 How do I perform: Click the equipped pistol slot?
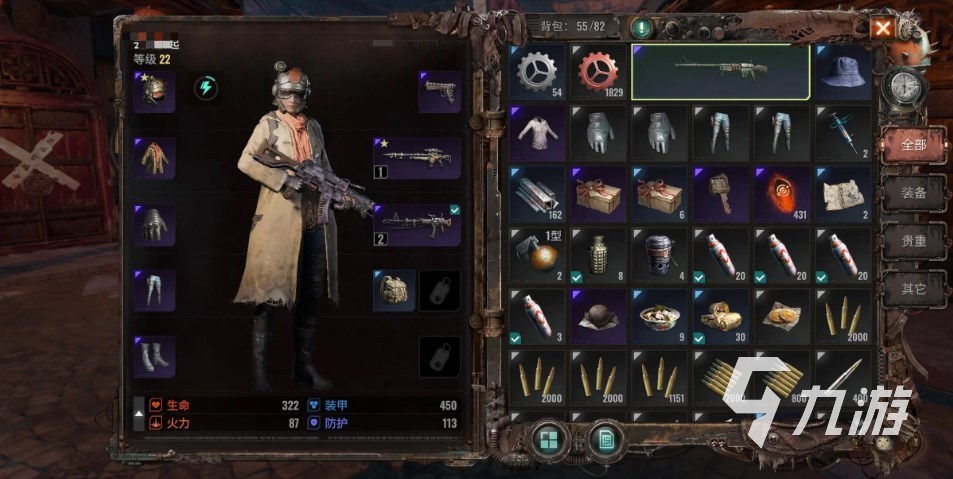click(439, 92)
